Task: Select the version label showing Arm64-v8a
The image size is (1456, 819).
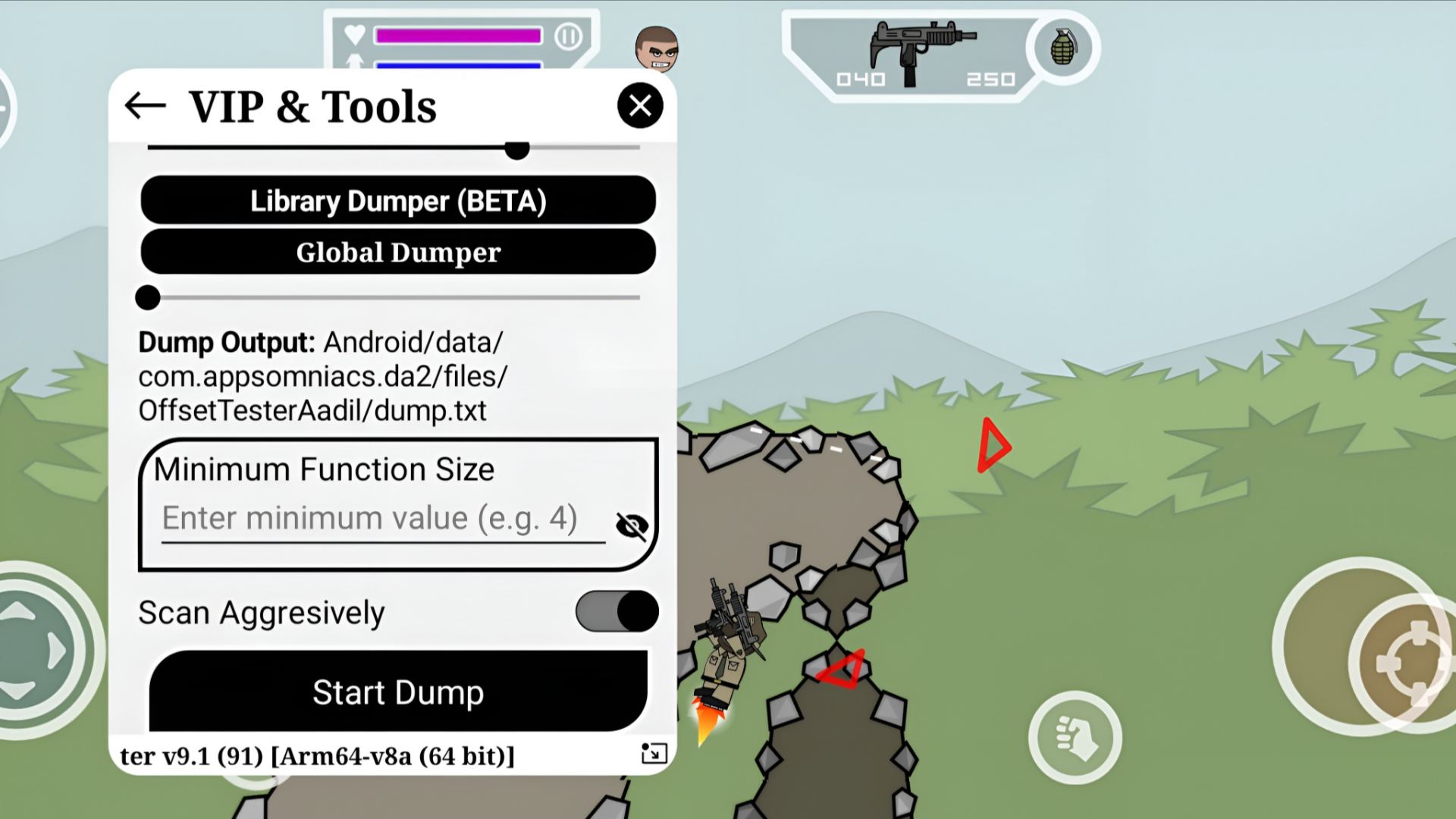Action: click(316, 755)
